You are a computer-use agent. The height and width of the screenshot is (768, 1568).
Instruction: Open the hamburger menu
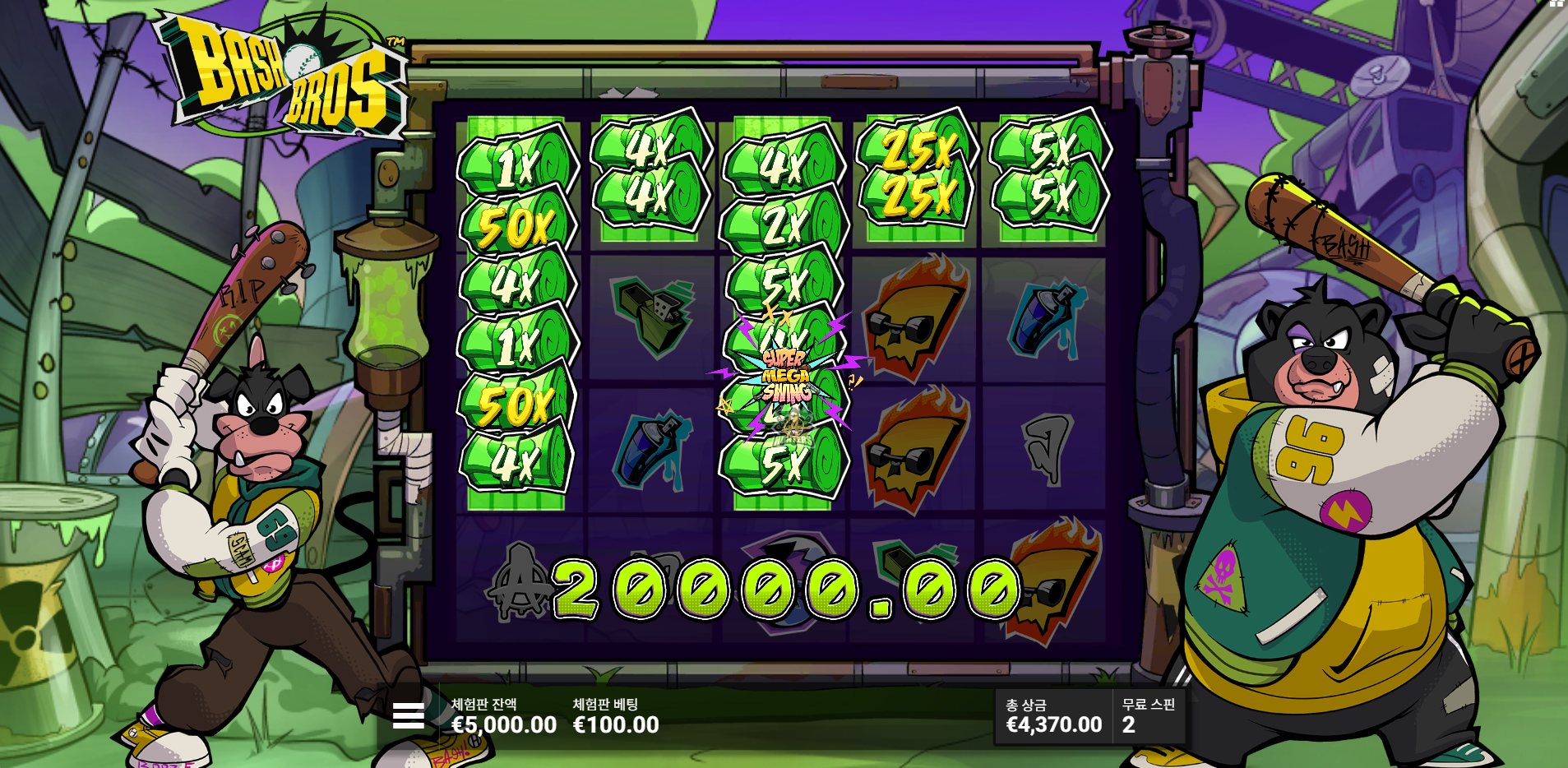(x=408, y=715)
